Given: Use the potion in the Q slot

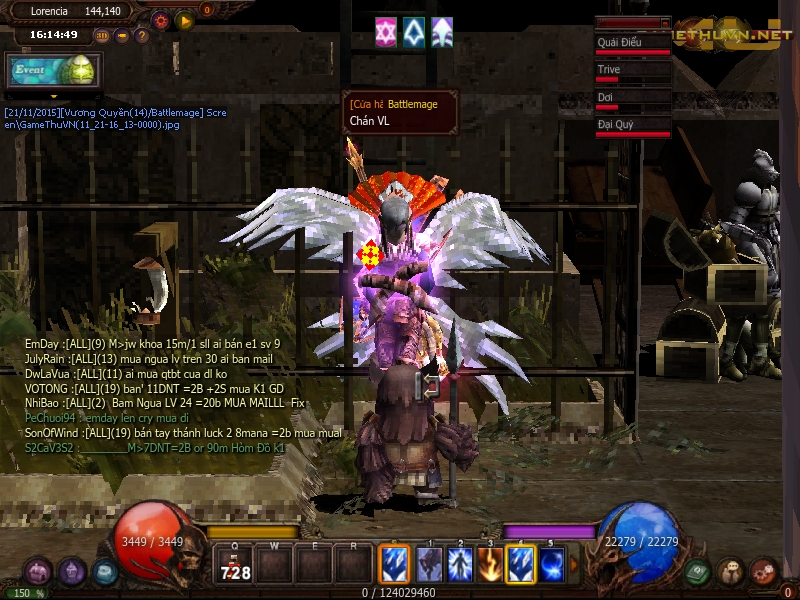Looking at the screenshot, I should 234,565.
